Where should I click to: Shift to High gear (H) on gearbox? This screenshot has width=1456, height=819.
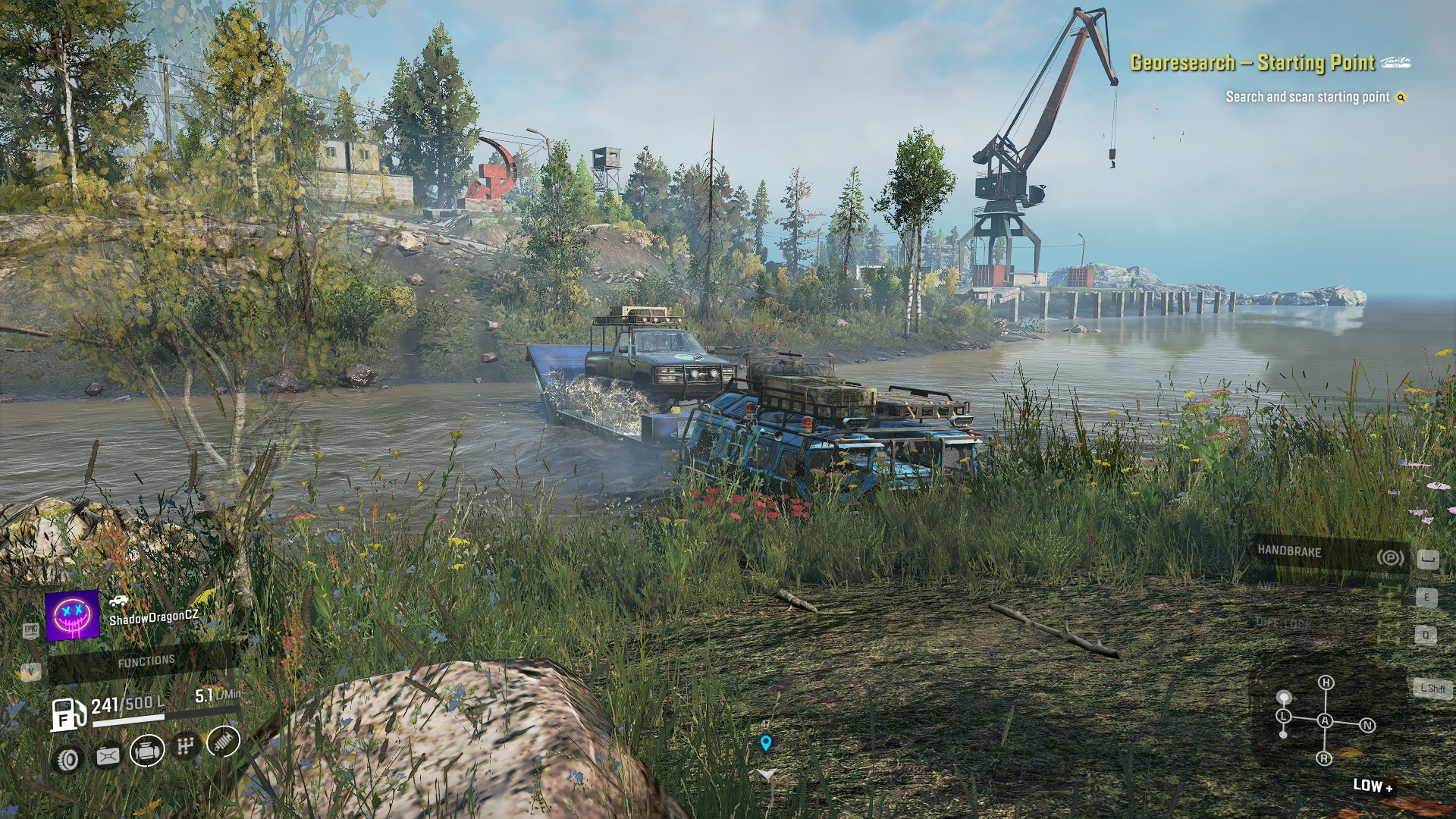[1326, 682]
